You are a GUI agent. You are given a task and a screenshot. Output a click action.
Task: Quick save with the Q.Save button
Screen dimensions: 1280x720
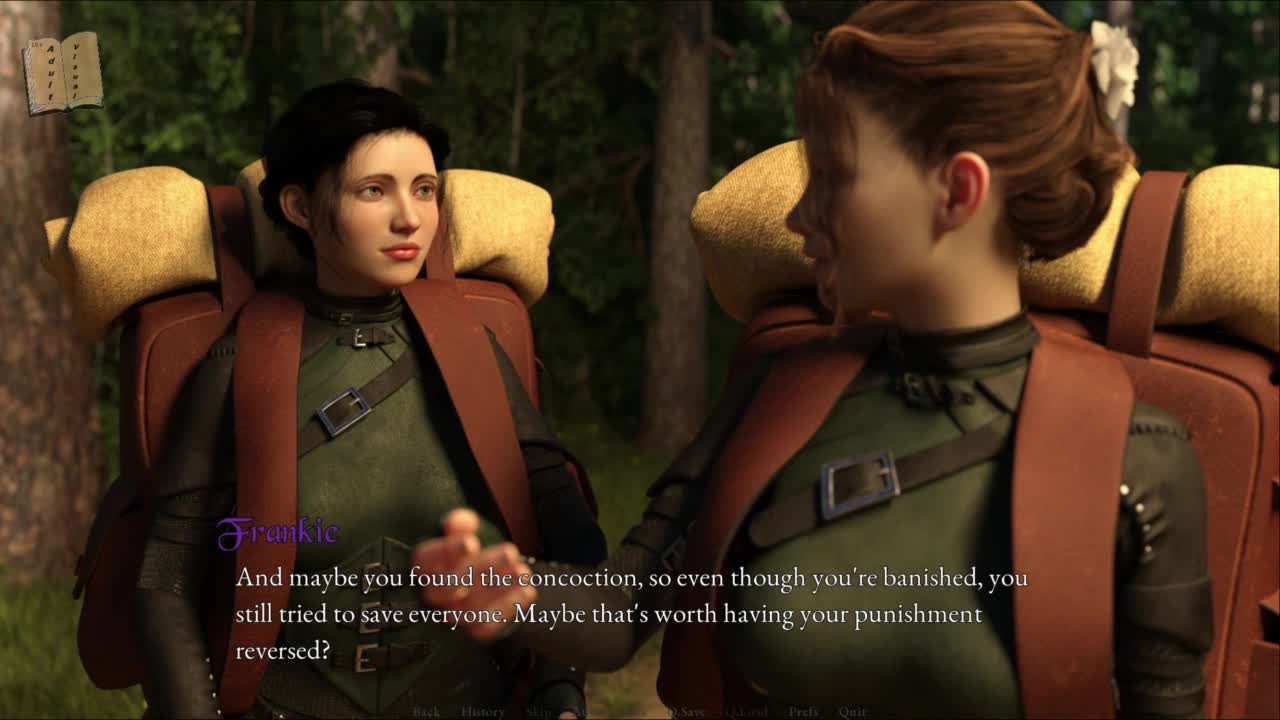pos(686,712)
